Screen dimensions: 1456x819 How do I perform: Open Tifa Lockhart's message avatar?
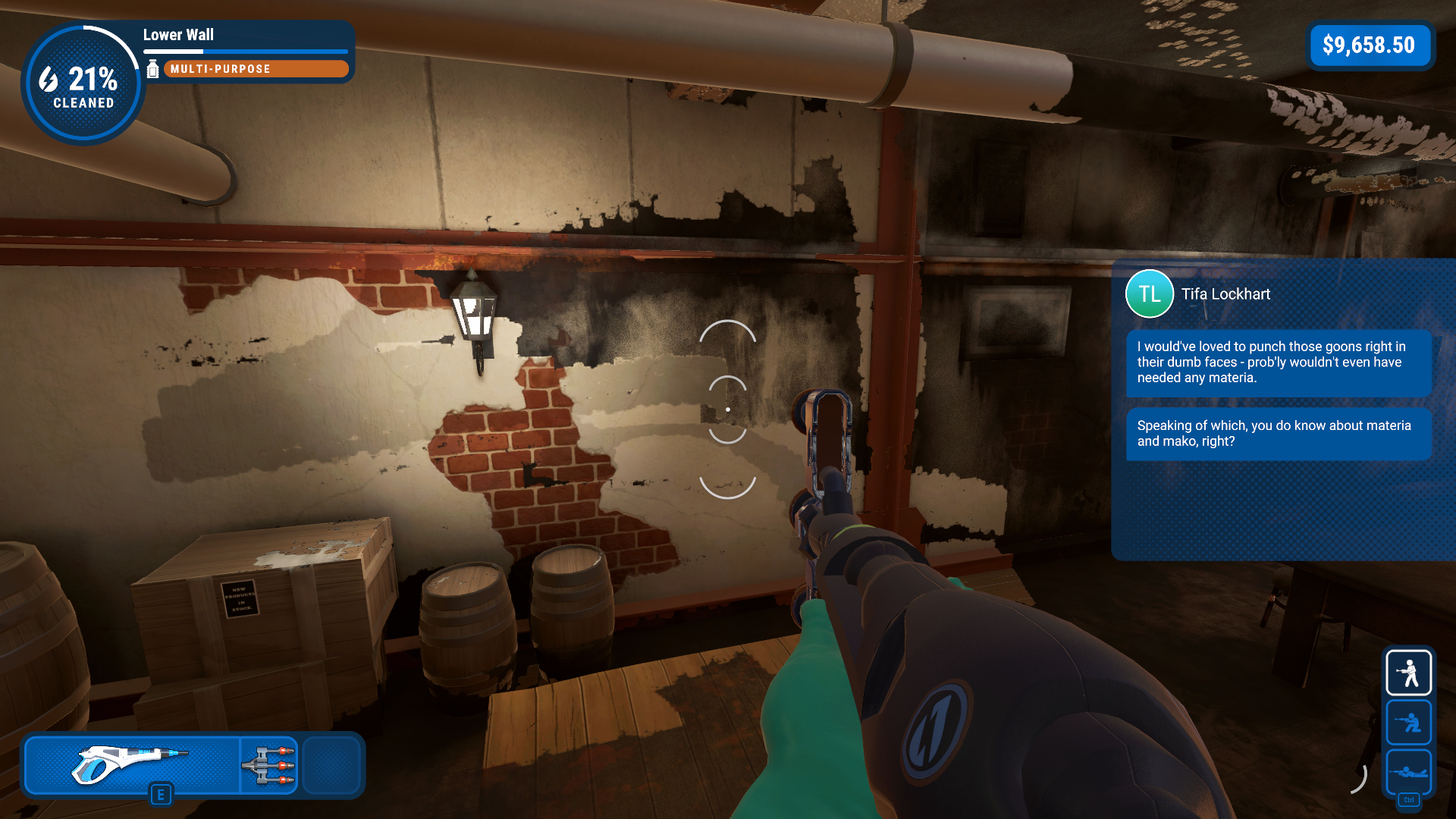tap(1149, 294)
